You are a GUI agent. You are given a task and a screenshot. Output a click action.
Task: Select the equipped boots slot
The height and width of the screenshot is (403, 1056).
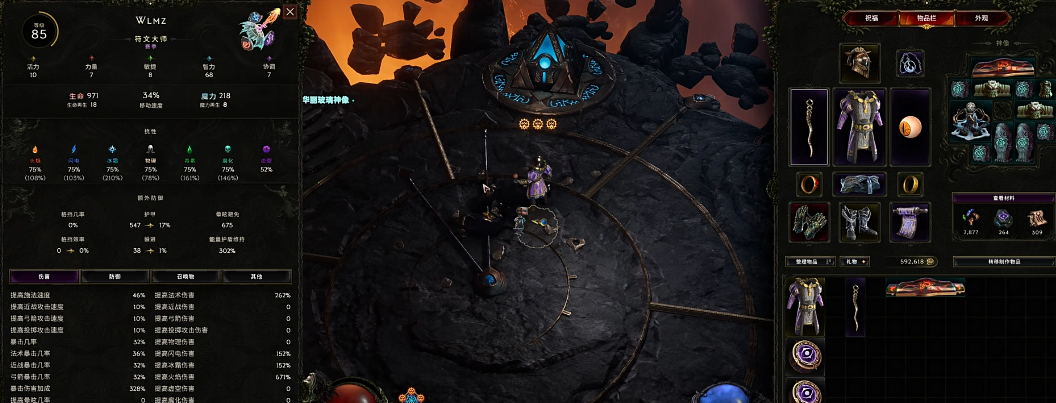(x=858, y=221)
